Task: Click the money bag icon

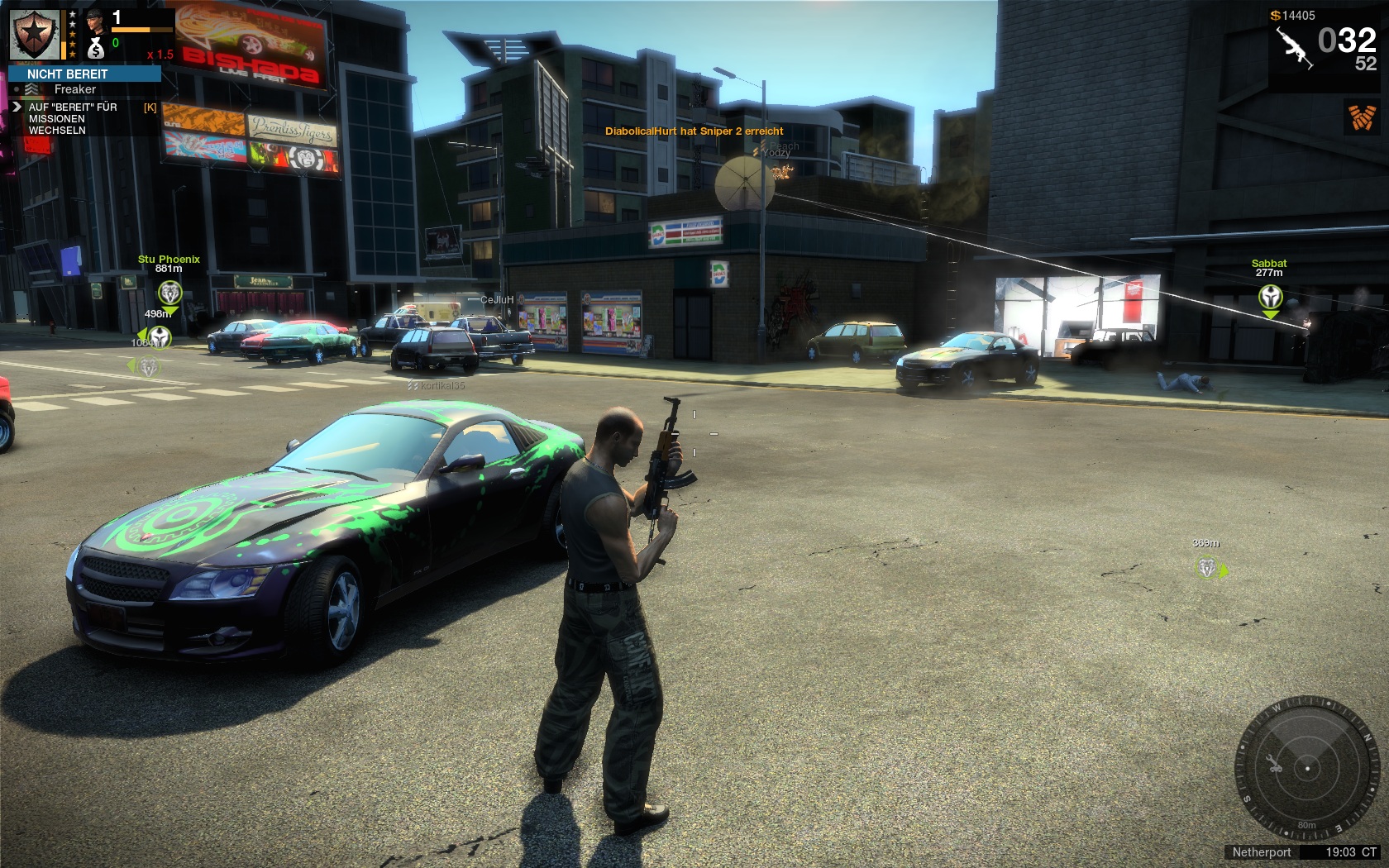Action: pos(96,49)
